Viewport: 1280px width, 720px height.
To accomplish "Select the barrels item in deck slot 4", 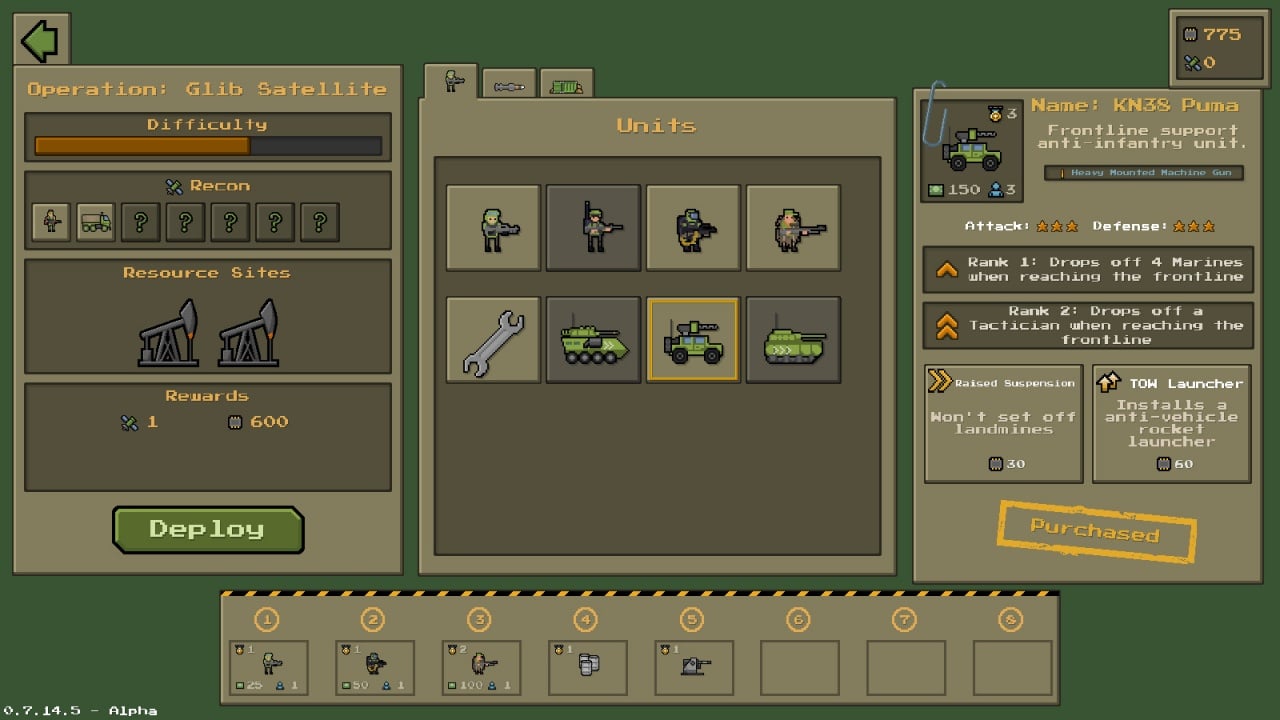I will click(588, 668).
